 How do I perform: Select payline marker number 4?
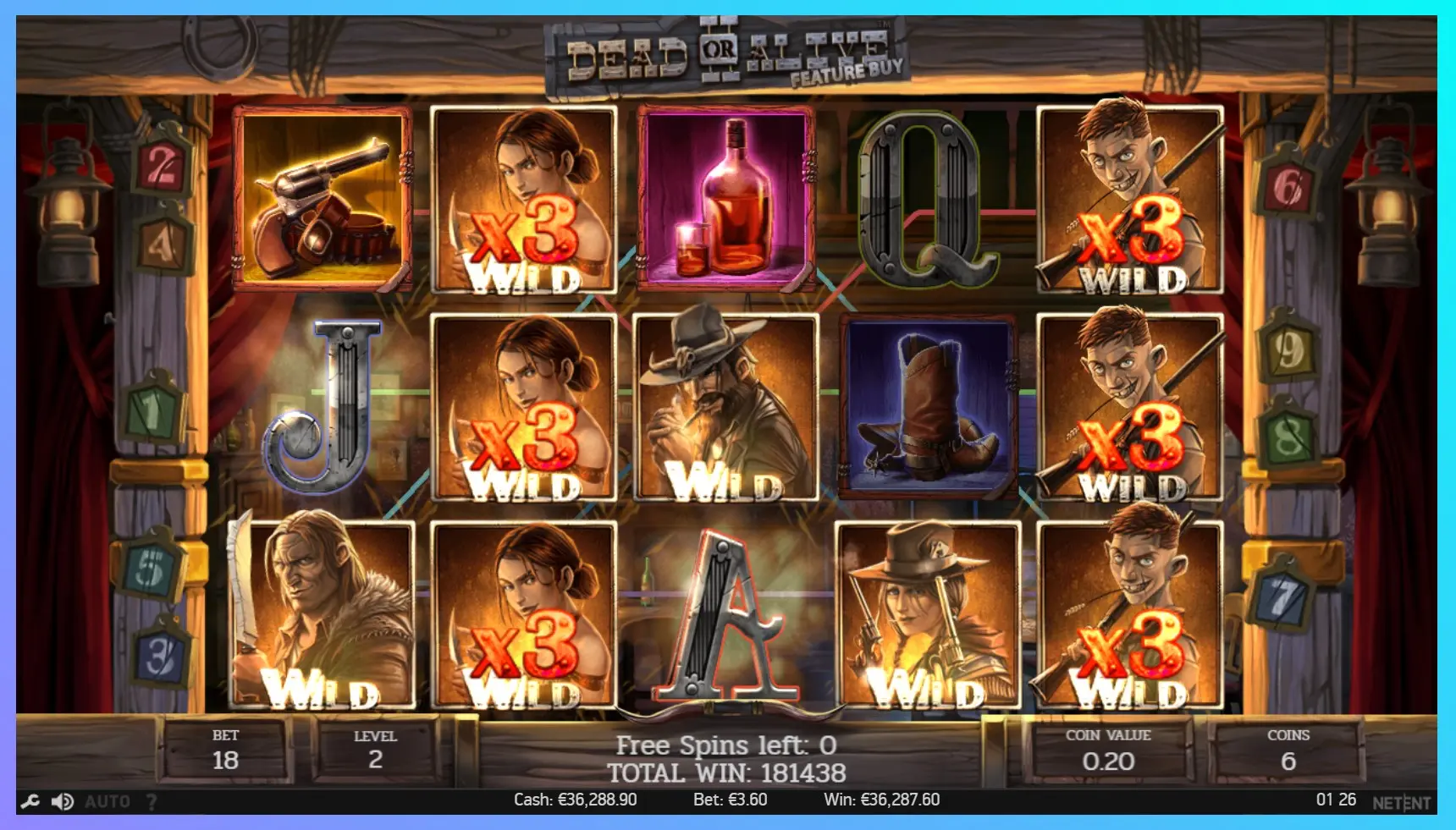pyautogui.click(x=162, y=245)
